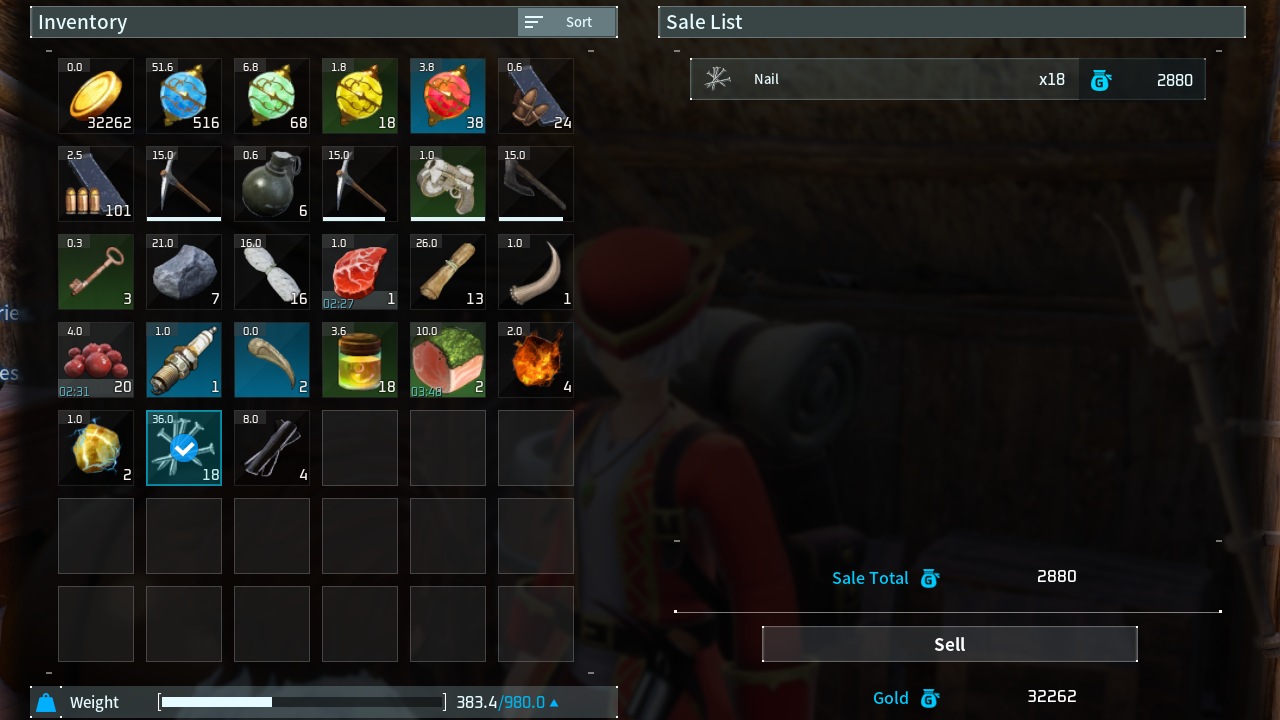Select the blue Pal Sphere stack
The height and width of the screenshot is (720, 1280).
[x=184, y=96]
